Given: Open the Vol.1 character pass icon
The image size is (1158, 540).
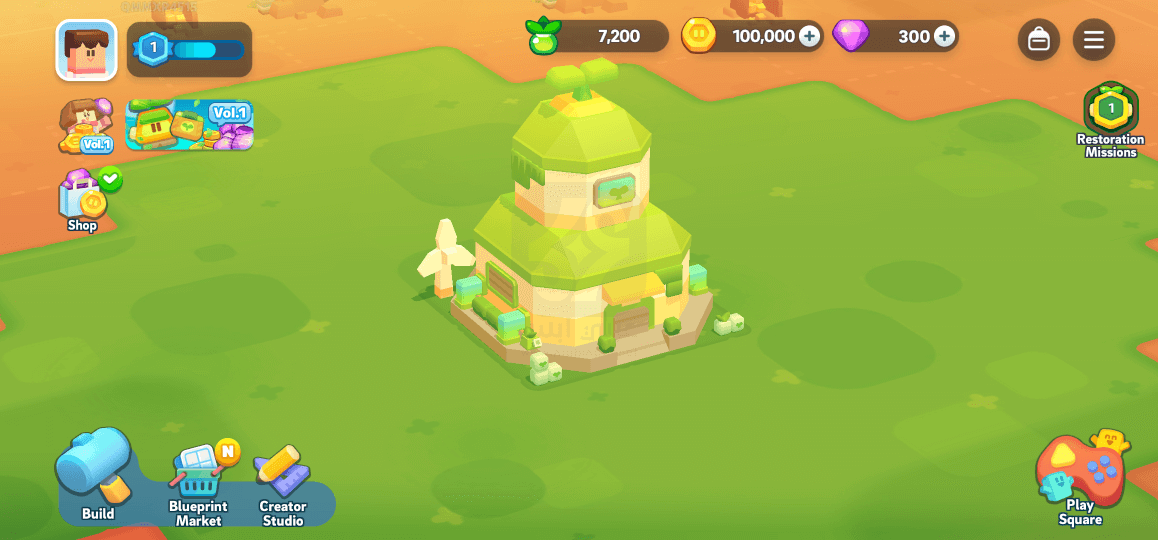Looking at the screenshot, I should (x=86, y=126).
